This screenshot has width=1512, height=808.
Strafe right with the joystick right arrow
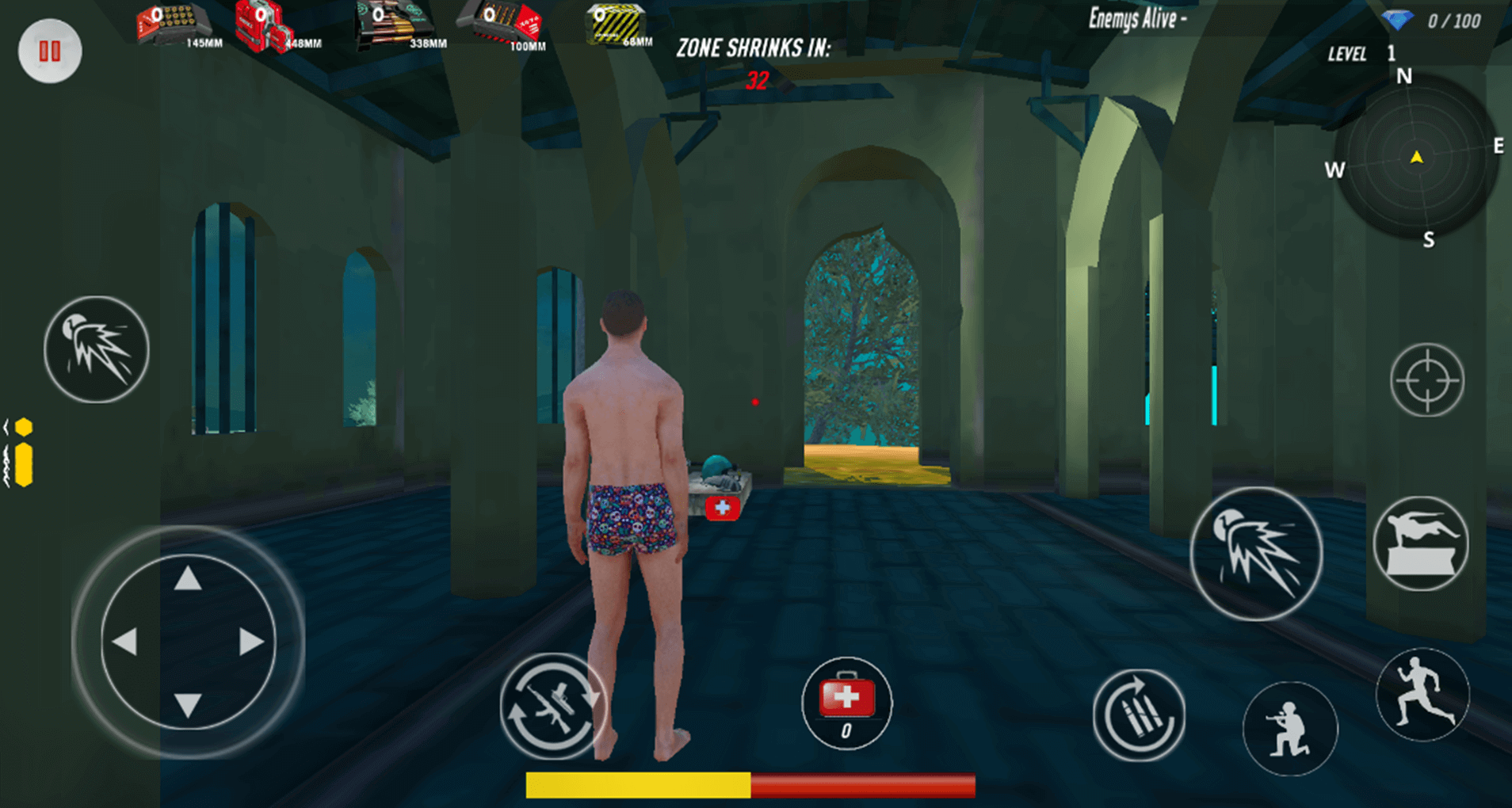tap(250, 642)
